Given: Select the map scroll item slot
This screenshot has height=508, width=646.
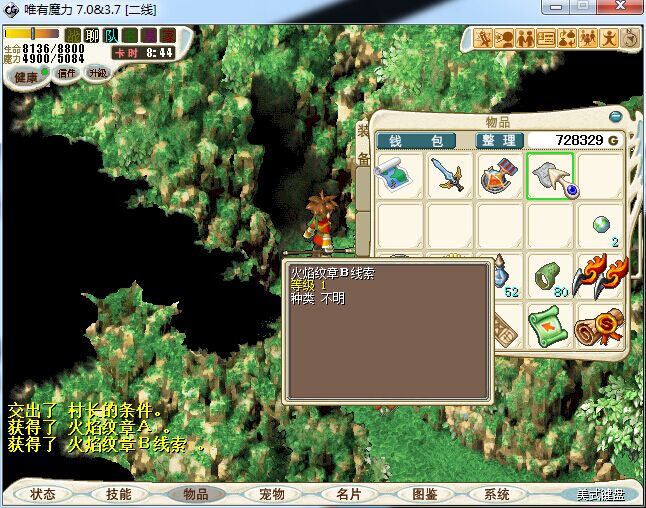Looking at the screenshot, I should pyautogui.click(x=399, y=176).
